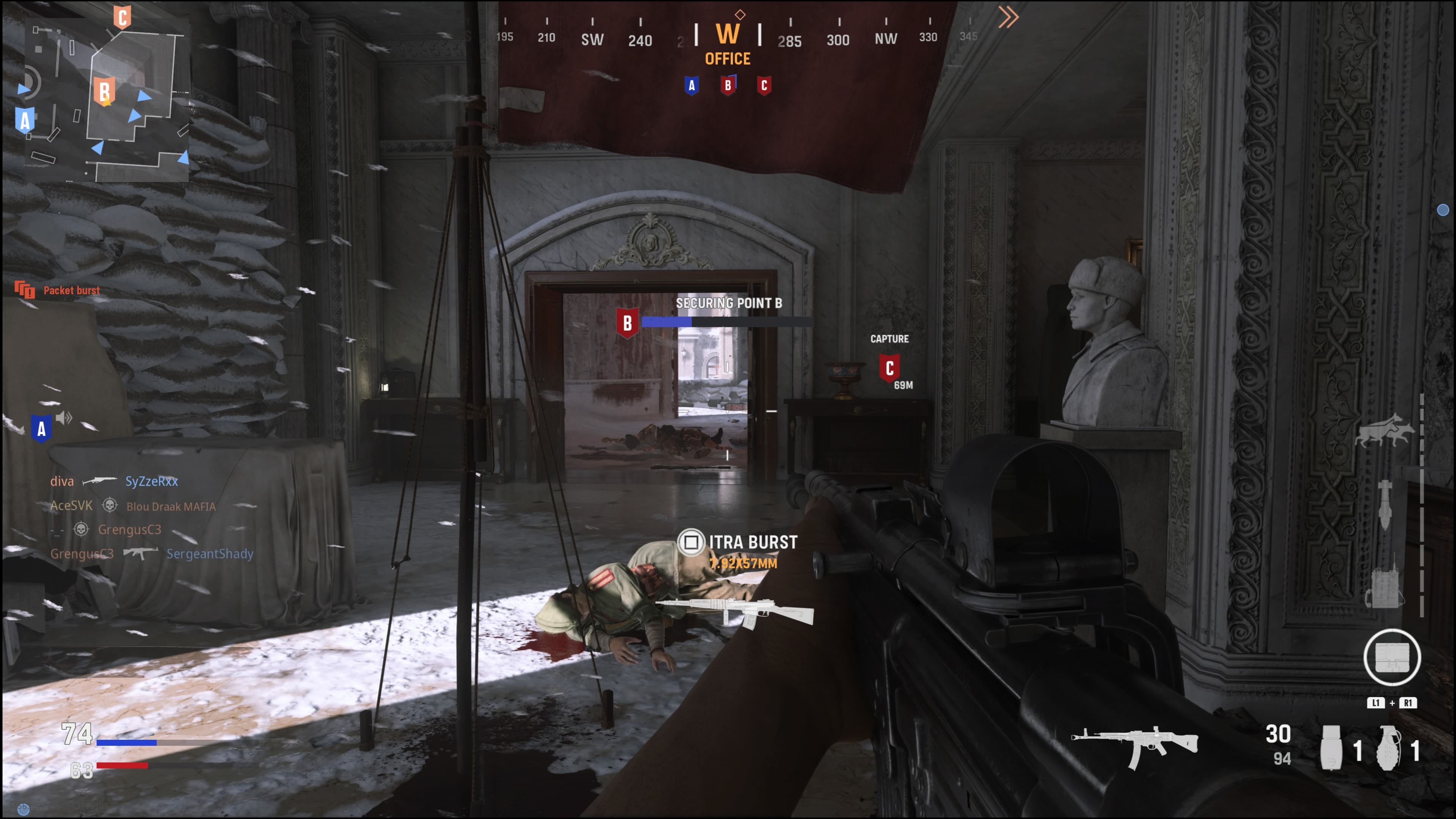Select objective A icon under the compass

pos(691,86)
